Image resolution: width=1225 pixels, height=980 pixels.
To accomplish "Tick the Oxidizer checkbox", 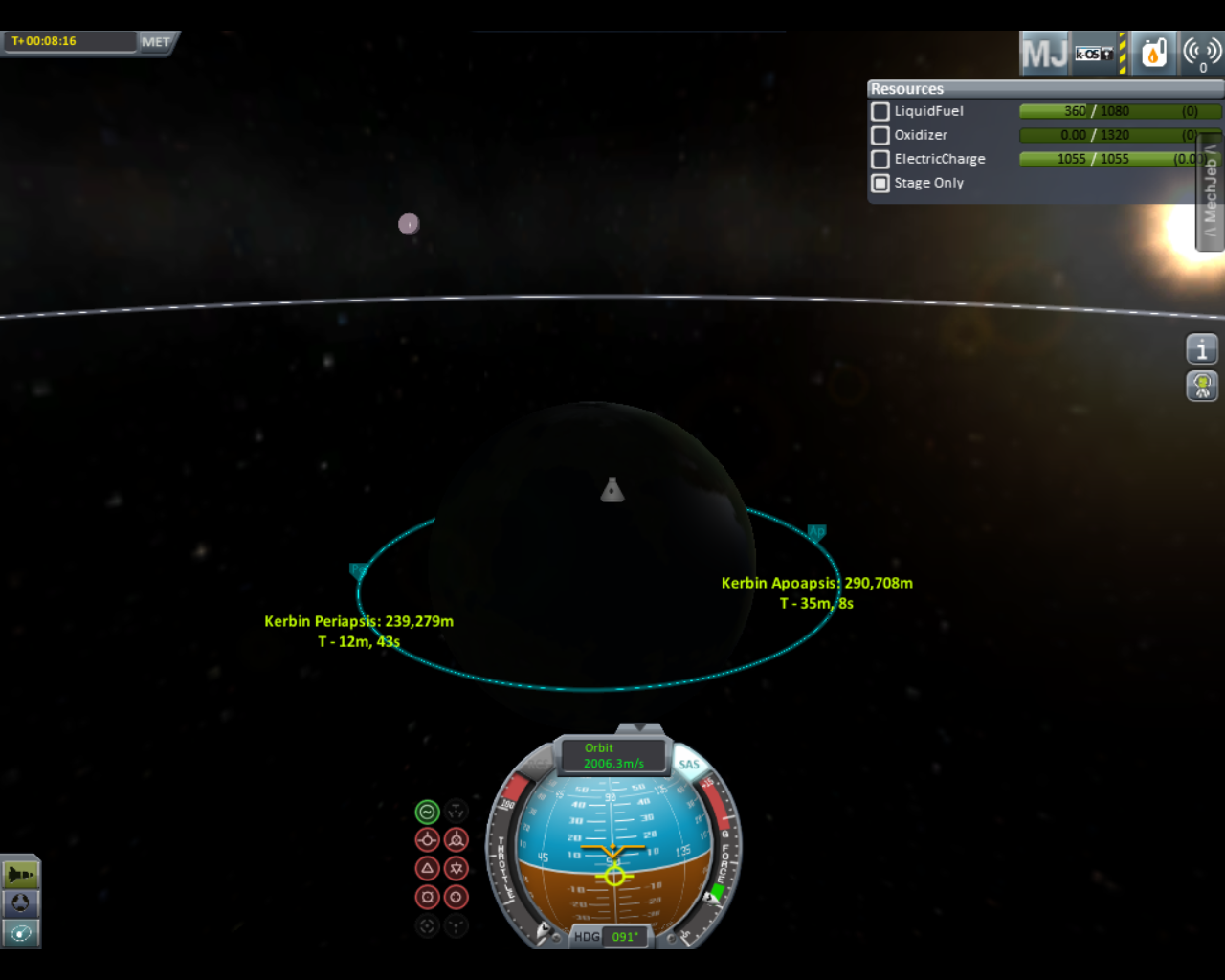I will pyautogui.click(x=880, y=135).
